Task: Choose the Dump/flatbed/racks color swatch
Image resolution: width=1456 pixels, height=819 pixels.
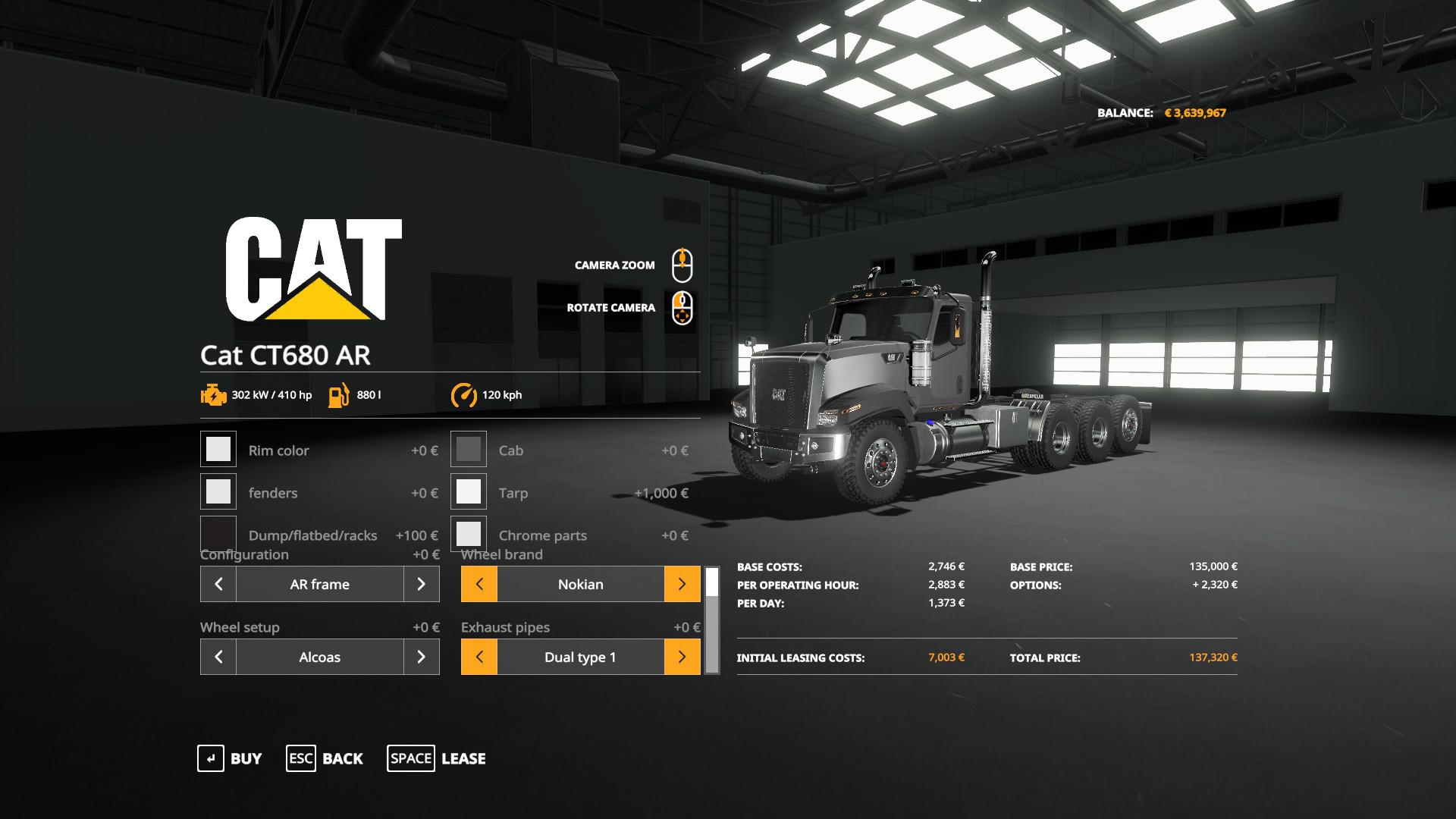Action: point(218,533)
